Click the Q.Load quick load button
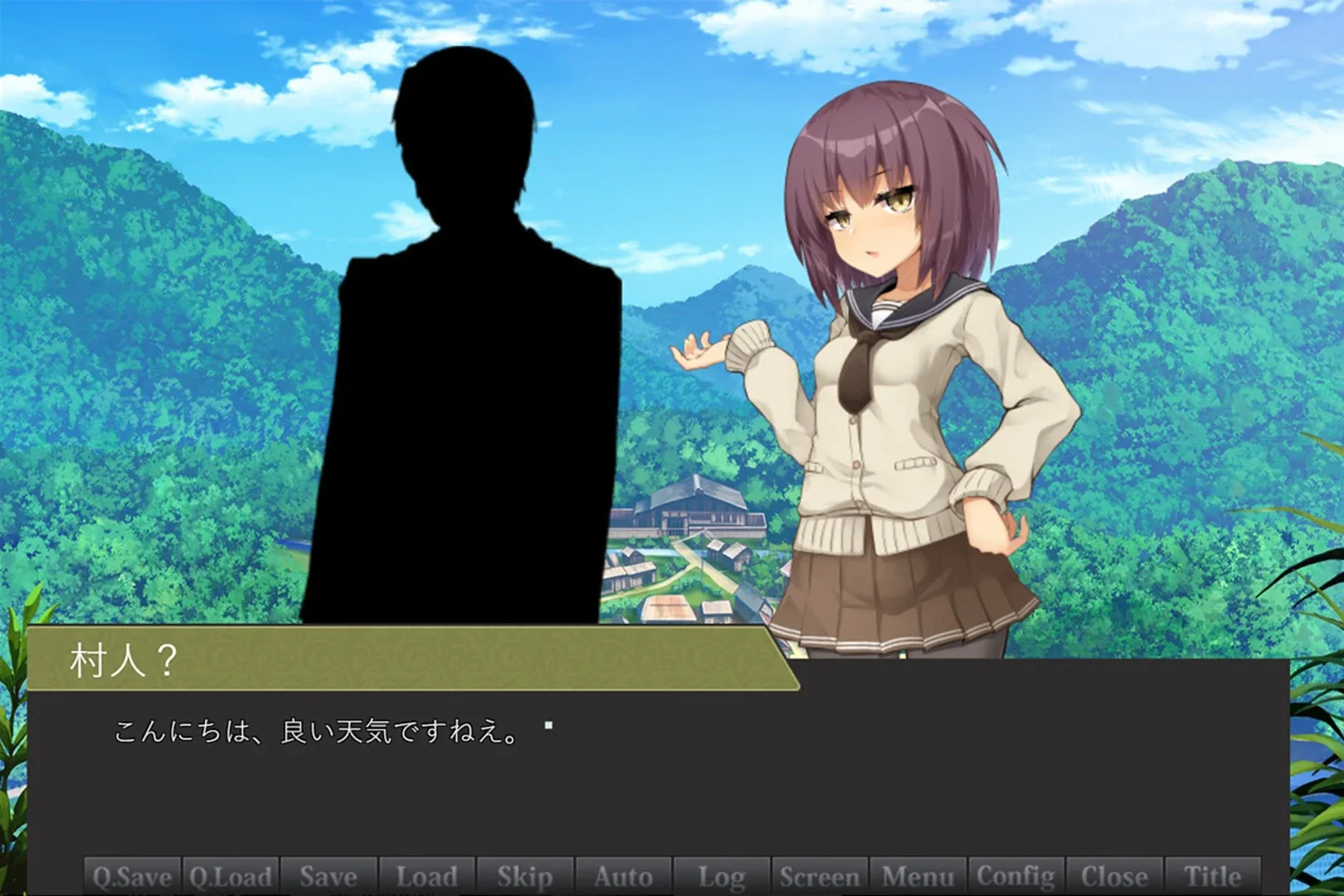 point(231,876)
